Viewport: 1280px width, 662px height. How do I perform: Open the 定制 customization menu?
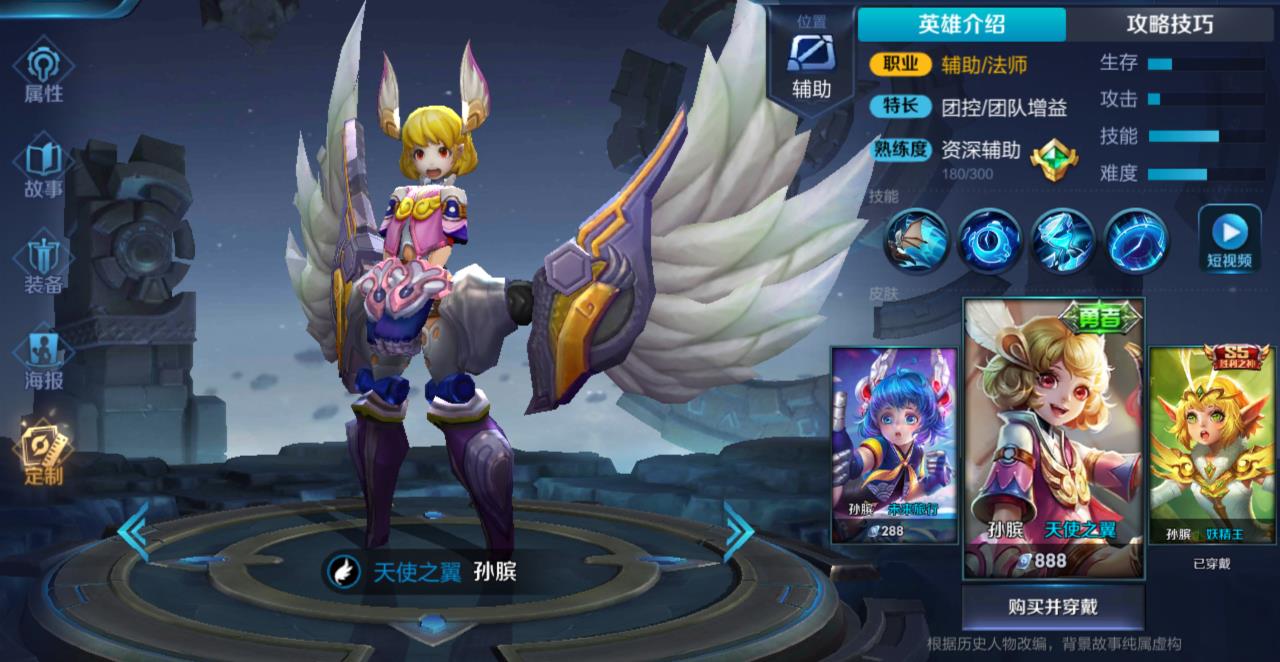(x=43, y=452)
